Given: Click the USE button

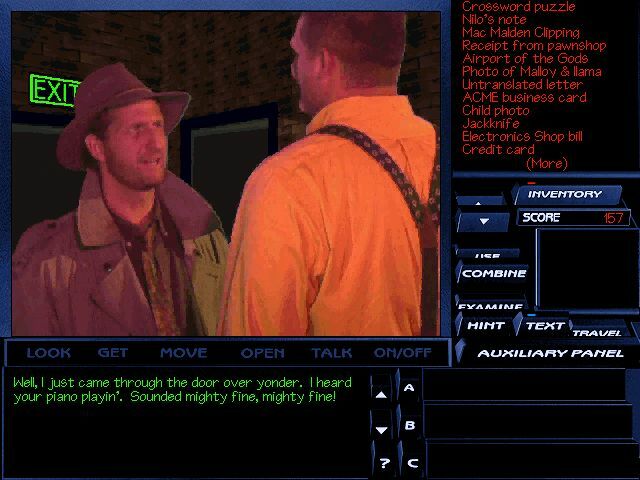Looking at the screenshot, I should pos(488,255).
